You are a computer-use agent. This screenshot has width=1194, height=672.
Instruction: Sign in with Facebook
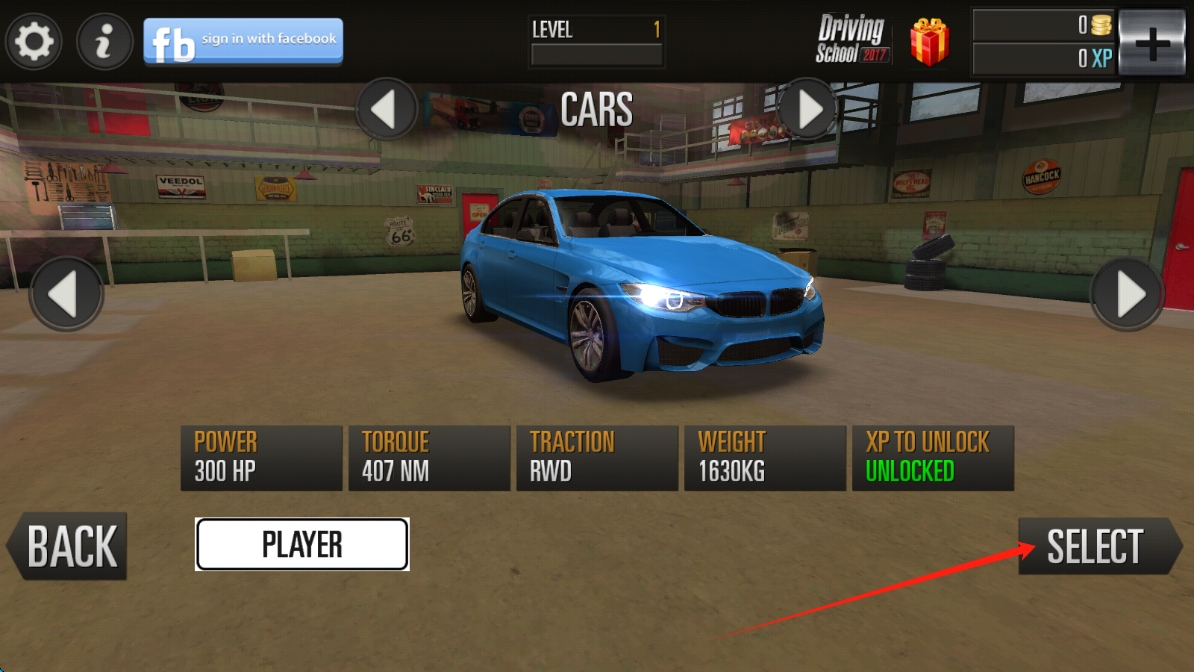[243, 41]
